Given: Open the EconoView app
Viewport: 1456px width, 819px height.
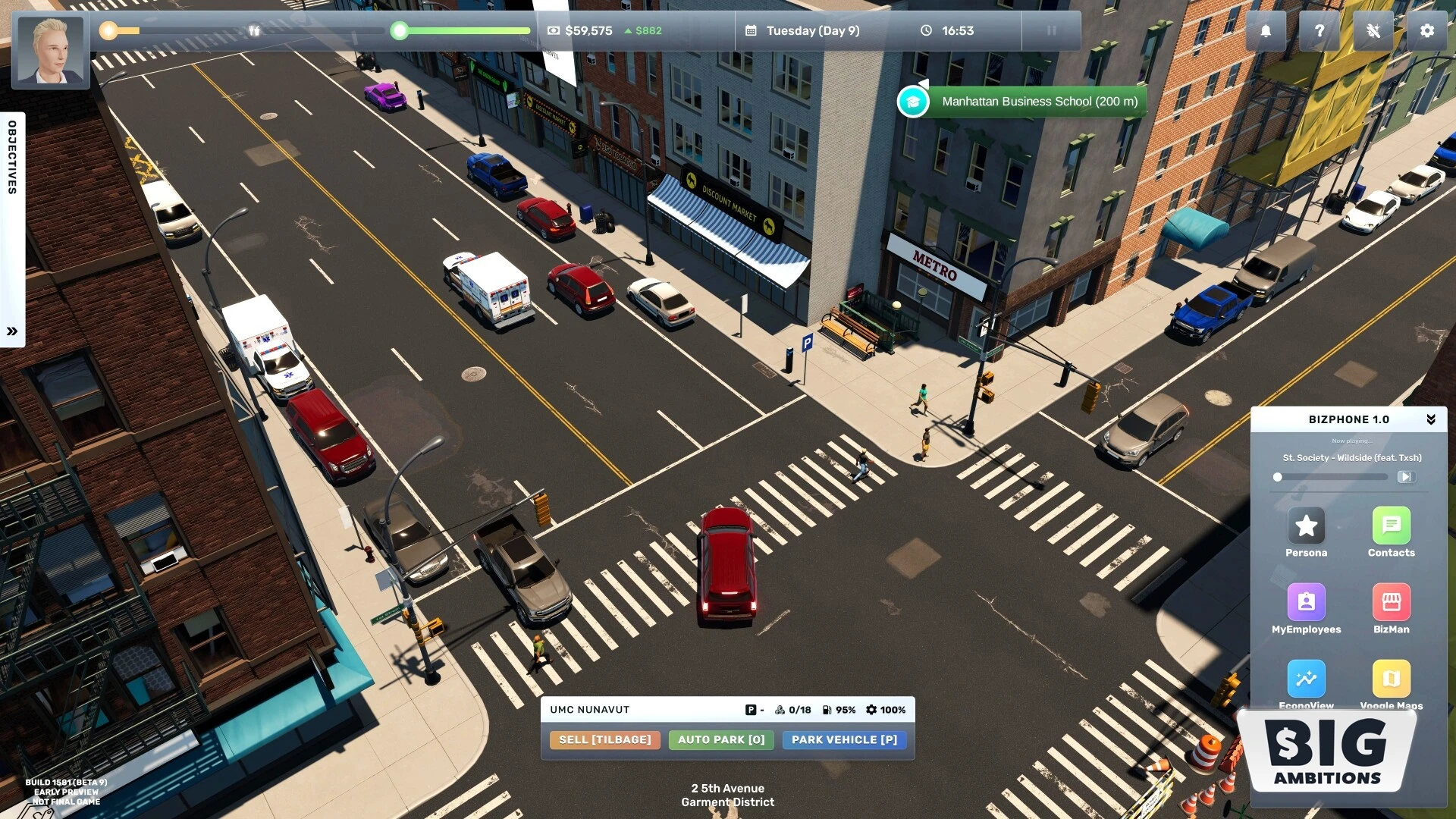Looking at the screenshot, I should pos(1306,678).
